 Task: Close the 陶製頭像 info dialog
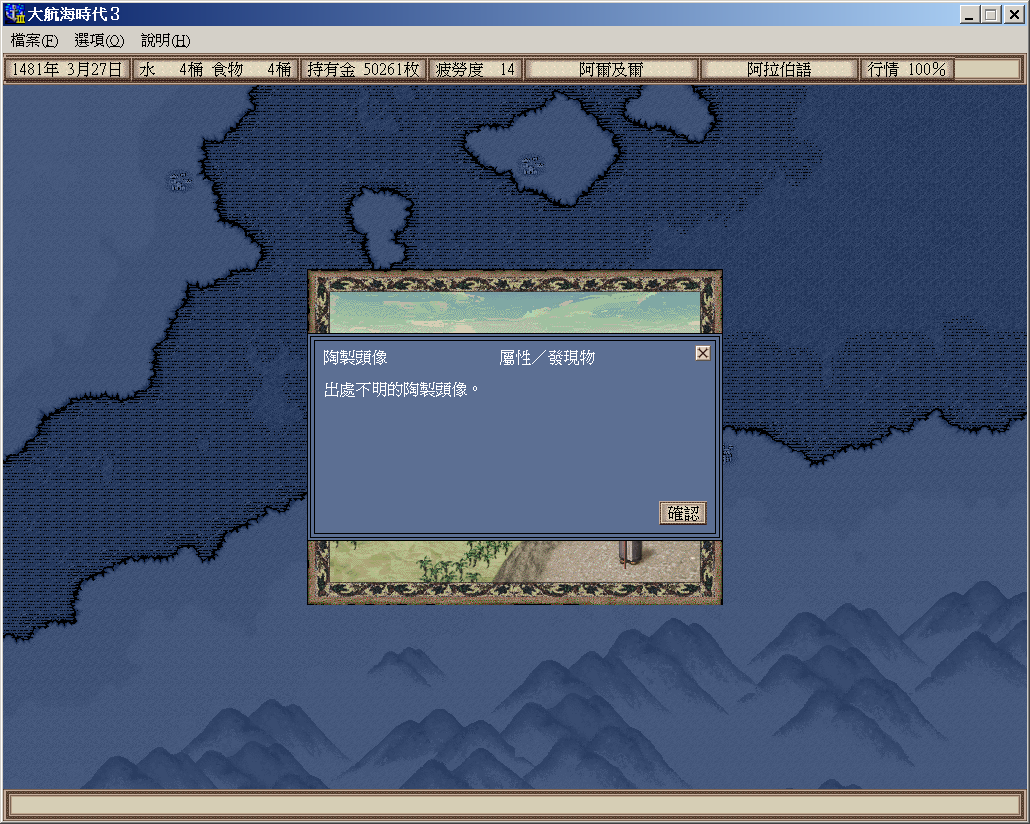pos(703,353)
